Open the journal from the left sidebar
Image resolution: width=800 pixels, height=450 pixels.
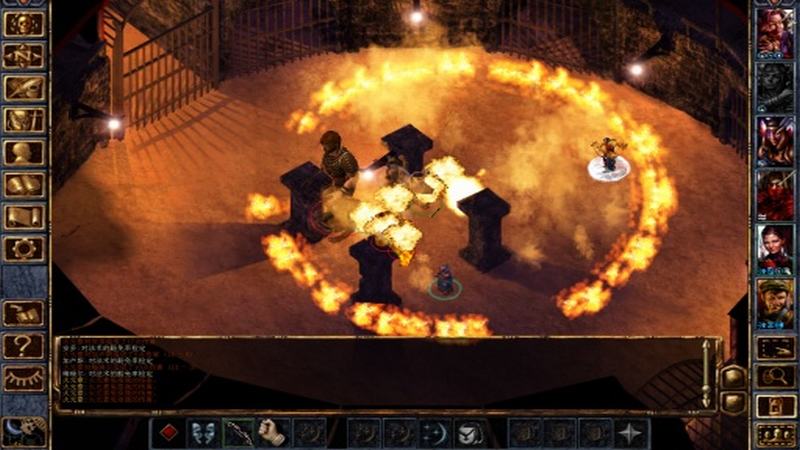click(x=23, y=88)
